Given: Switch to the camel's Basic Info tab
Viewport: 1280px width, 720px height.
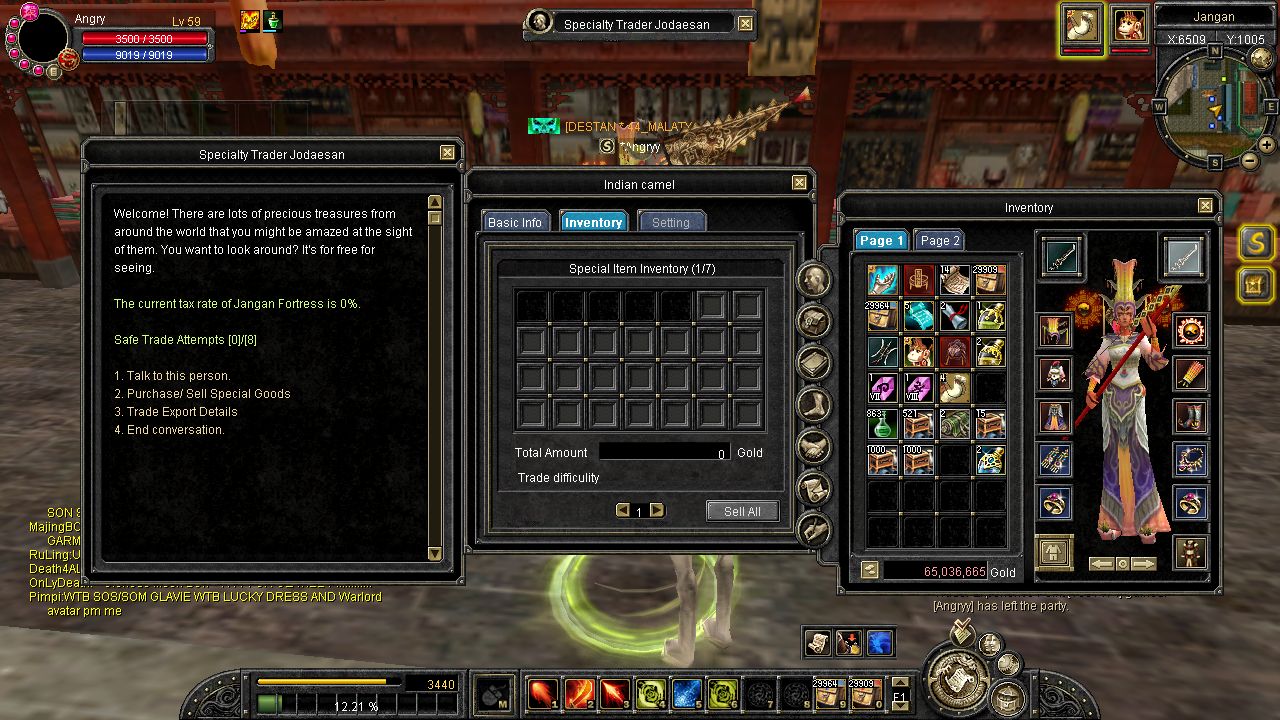Looking at the screenshot, I should [515, 222].
